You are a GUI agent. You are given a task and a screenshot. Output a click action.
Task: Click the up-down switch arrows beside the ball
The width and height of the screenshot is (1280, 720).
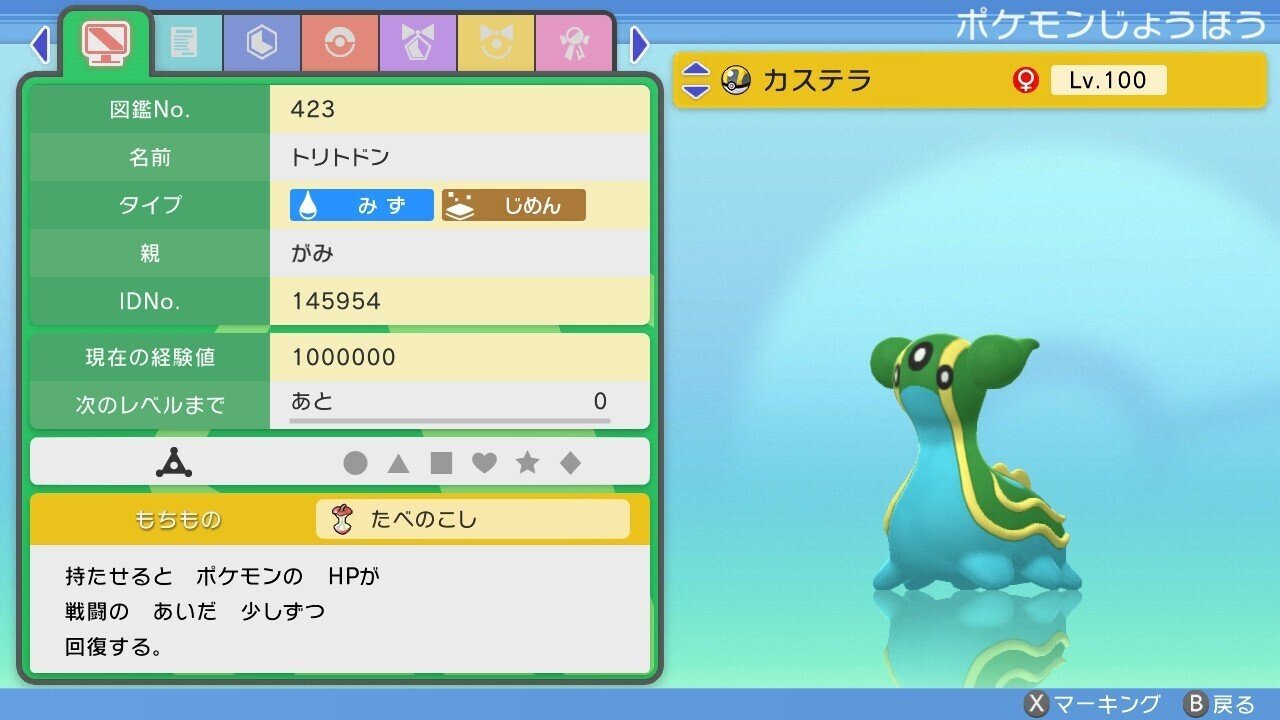[697, 81]
